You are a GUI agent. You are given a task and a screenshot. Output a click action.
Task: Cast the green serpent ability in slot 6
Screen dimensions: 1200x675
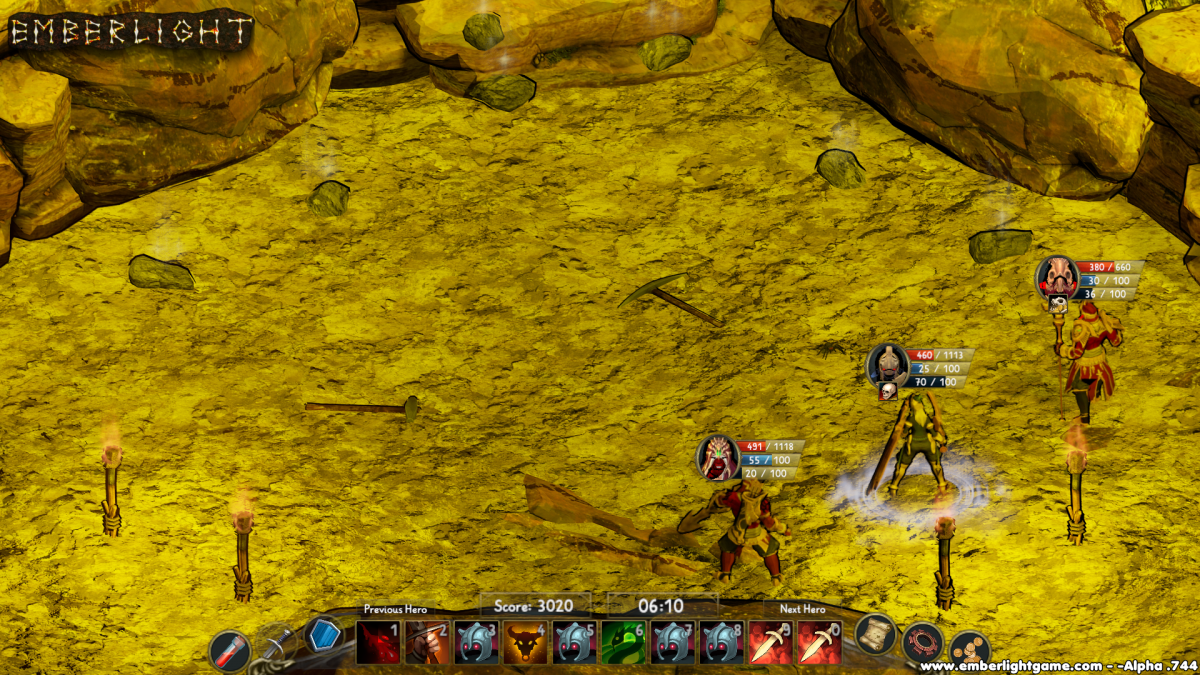pos(624,642)
